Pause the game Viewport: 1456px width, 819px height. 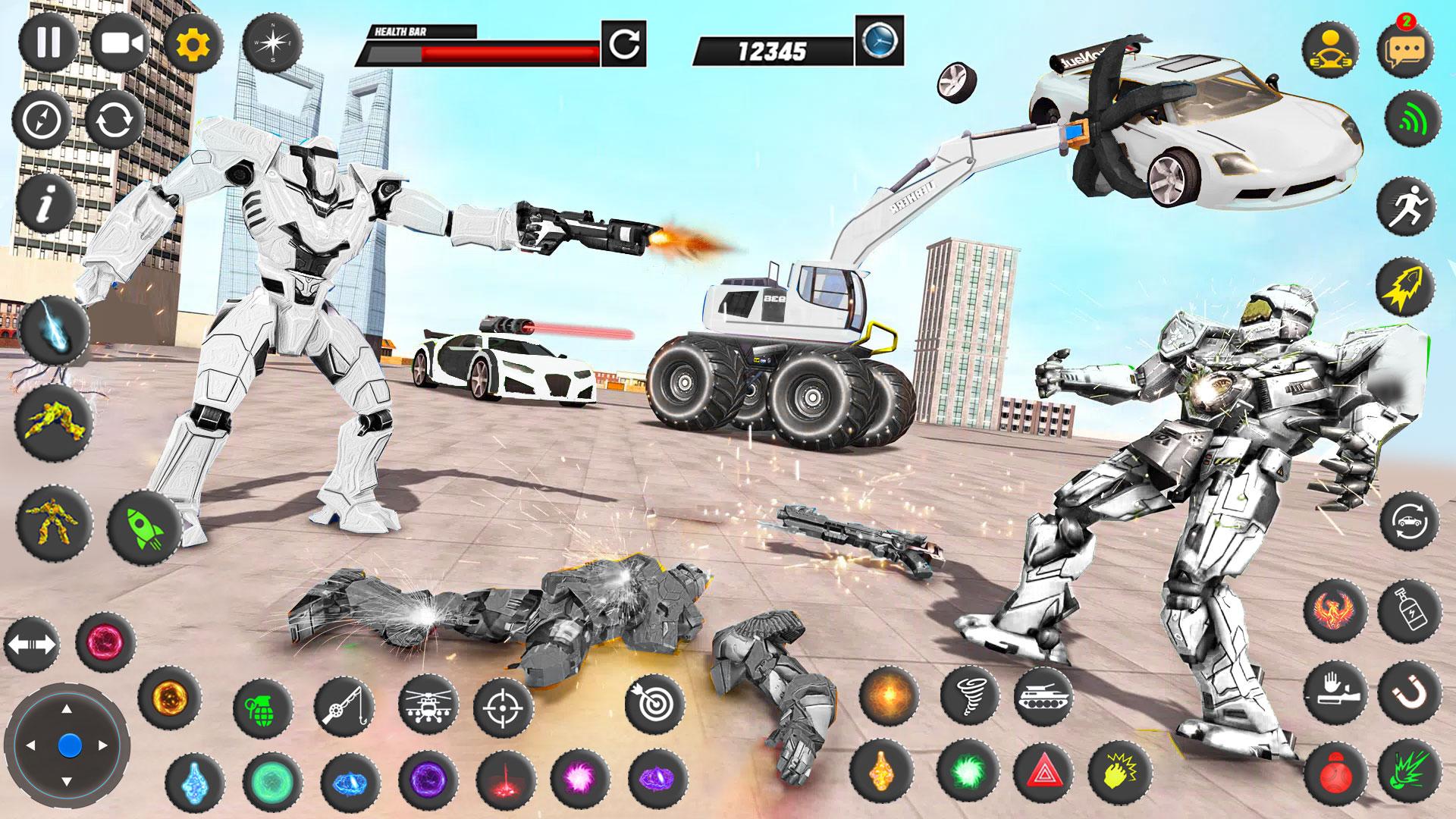tap(49, 42)
